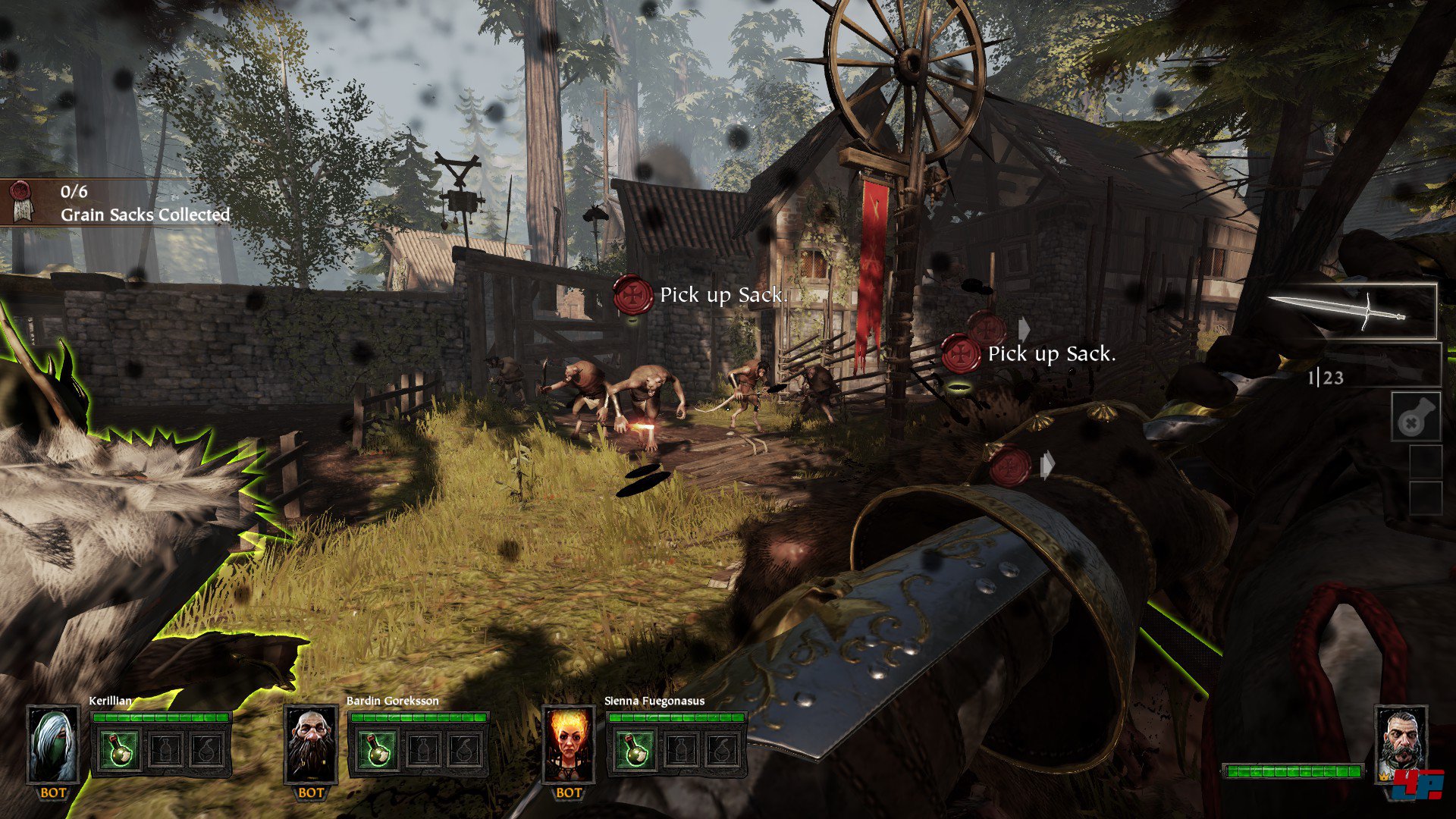Select Sienna Fuegonasus's portrait

(569, 745)
